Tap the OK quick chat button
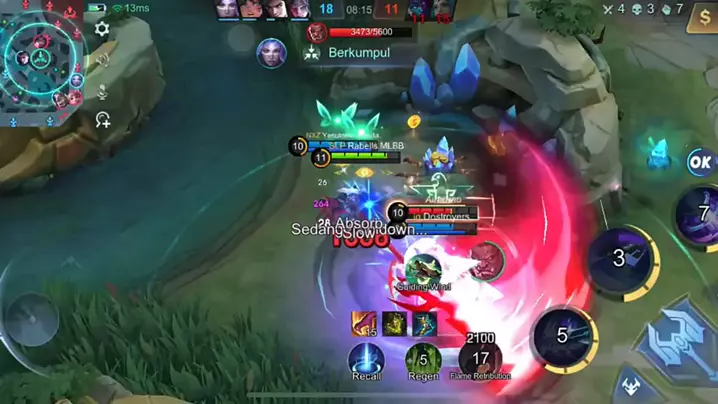This screenshot has height=404, width=718. [x=701, y=161]
